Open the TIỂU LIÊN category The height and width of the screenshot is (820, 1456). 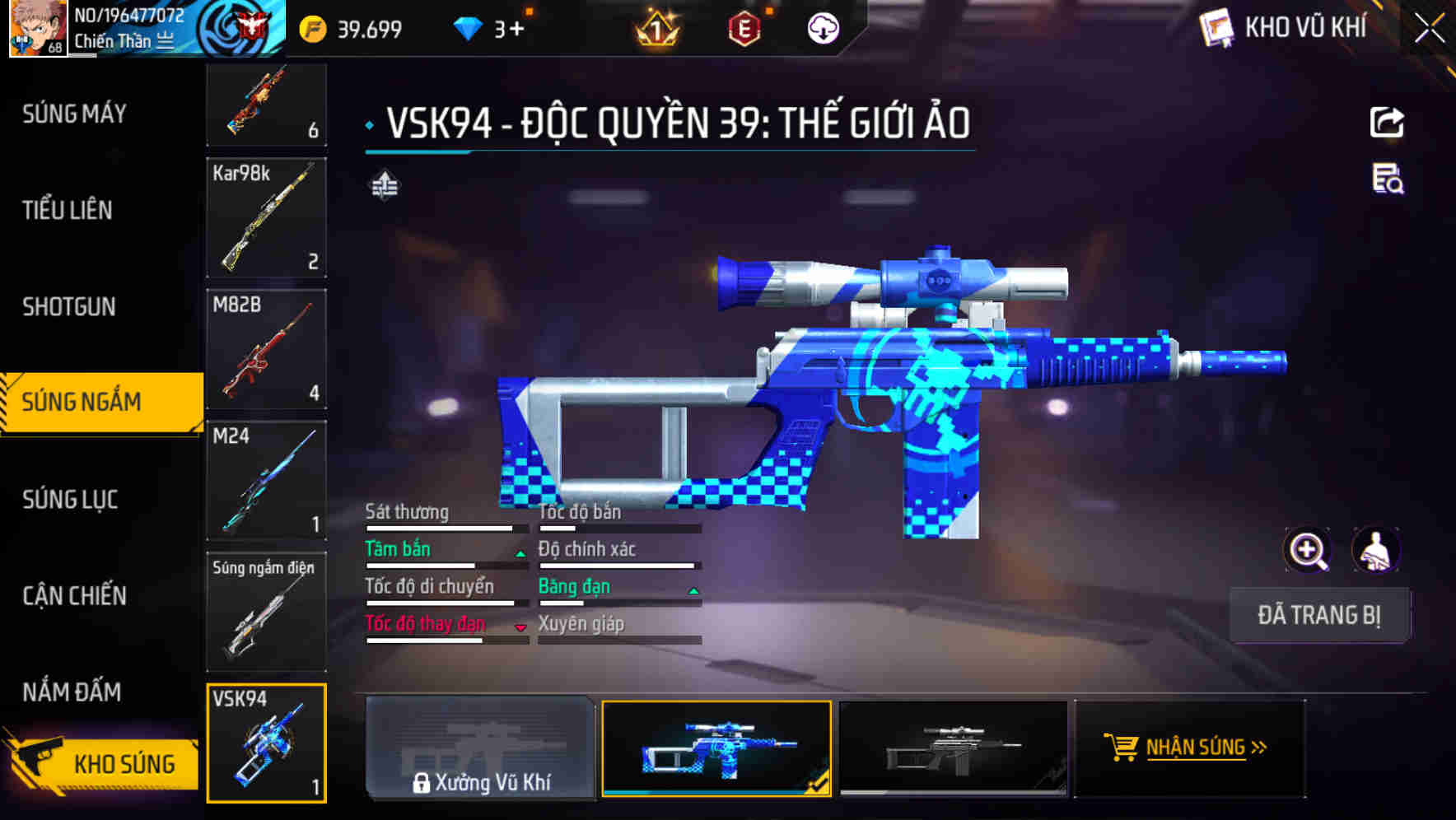pos(69,210)
